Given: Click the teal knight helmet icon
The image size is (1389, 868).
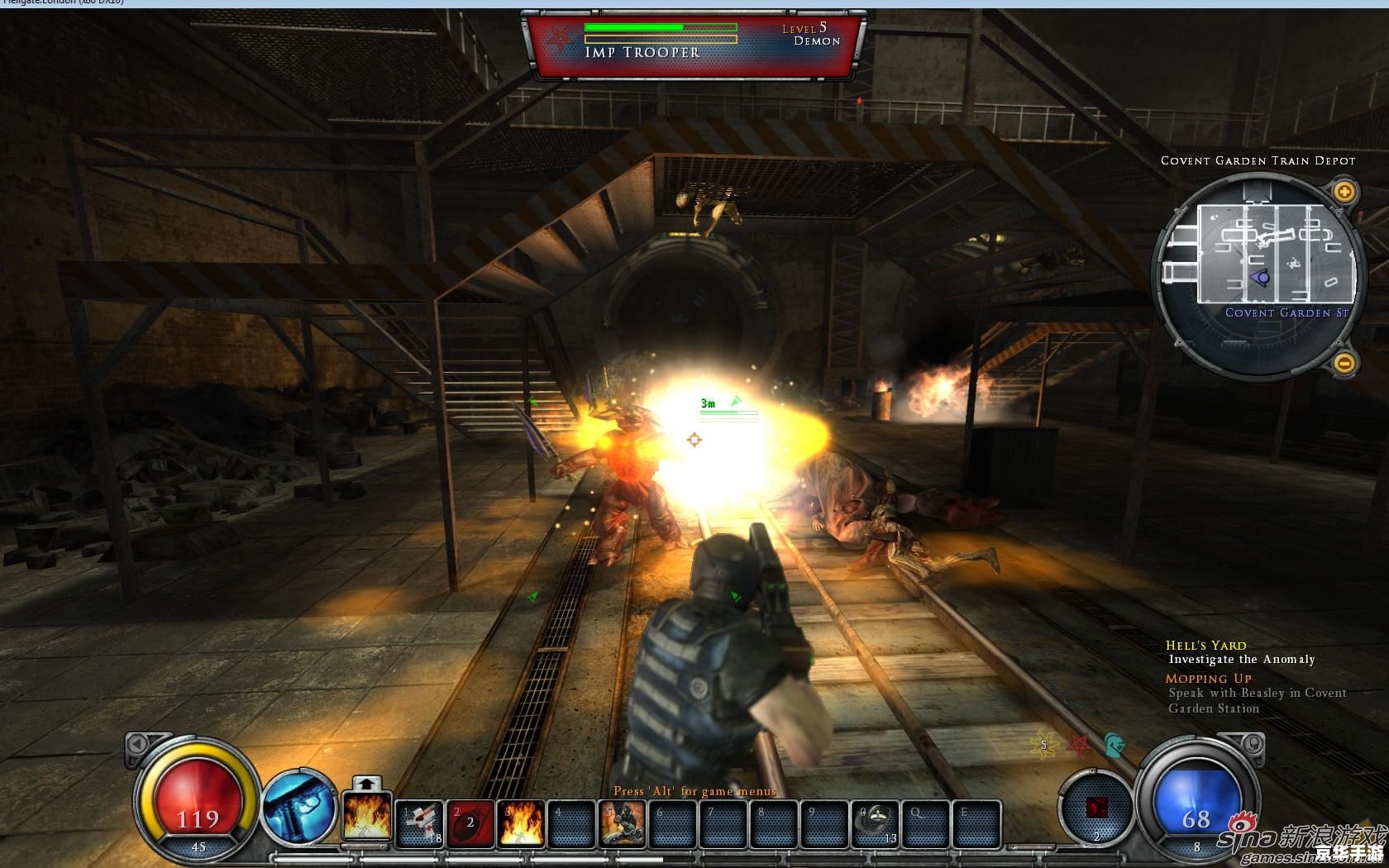Looking at the screenshot, I should (1113, 745).
